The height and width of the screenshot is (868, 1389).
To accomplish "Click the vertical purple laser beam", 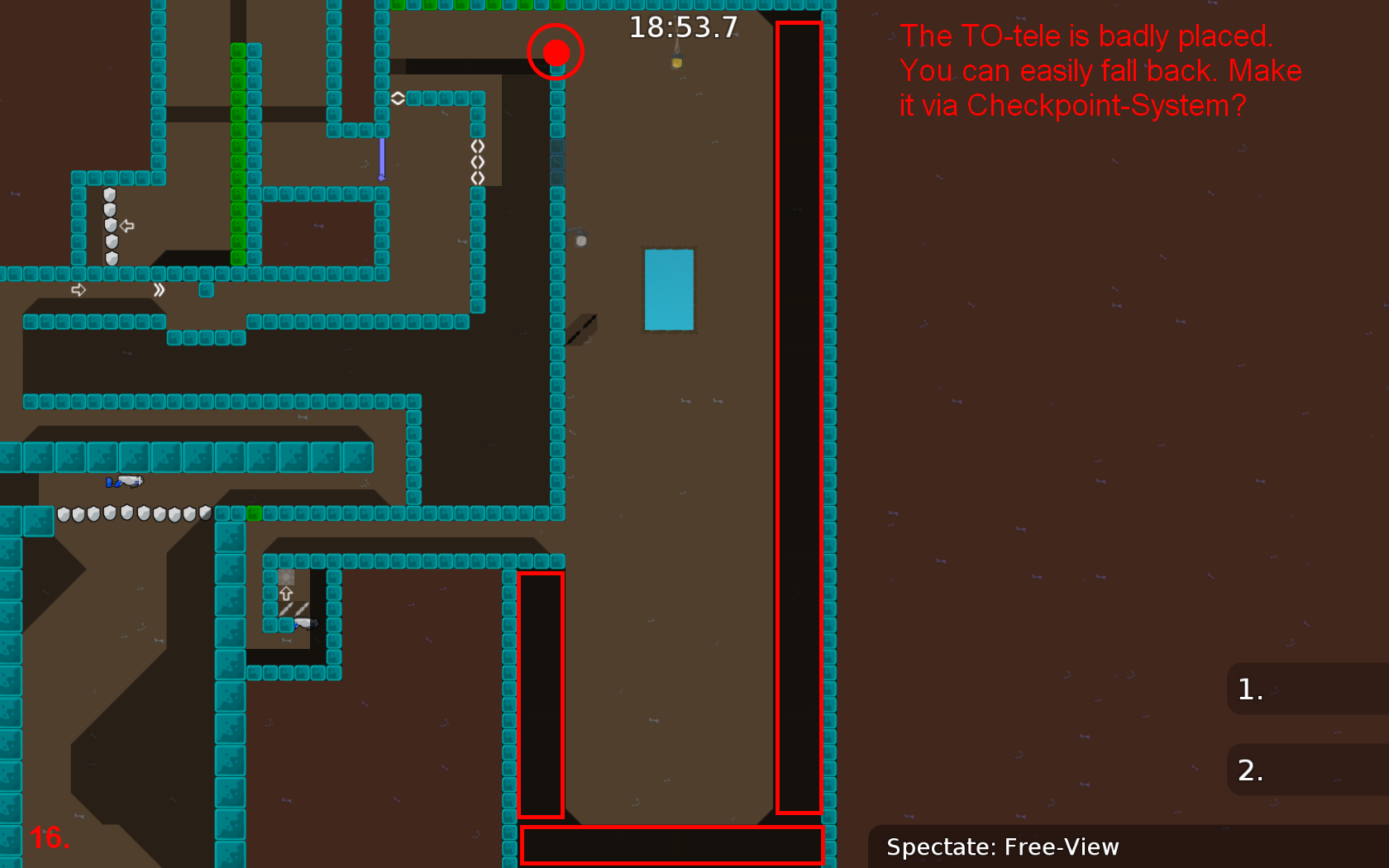I will (381, 153).
